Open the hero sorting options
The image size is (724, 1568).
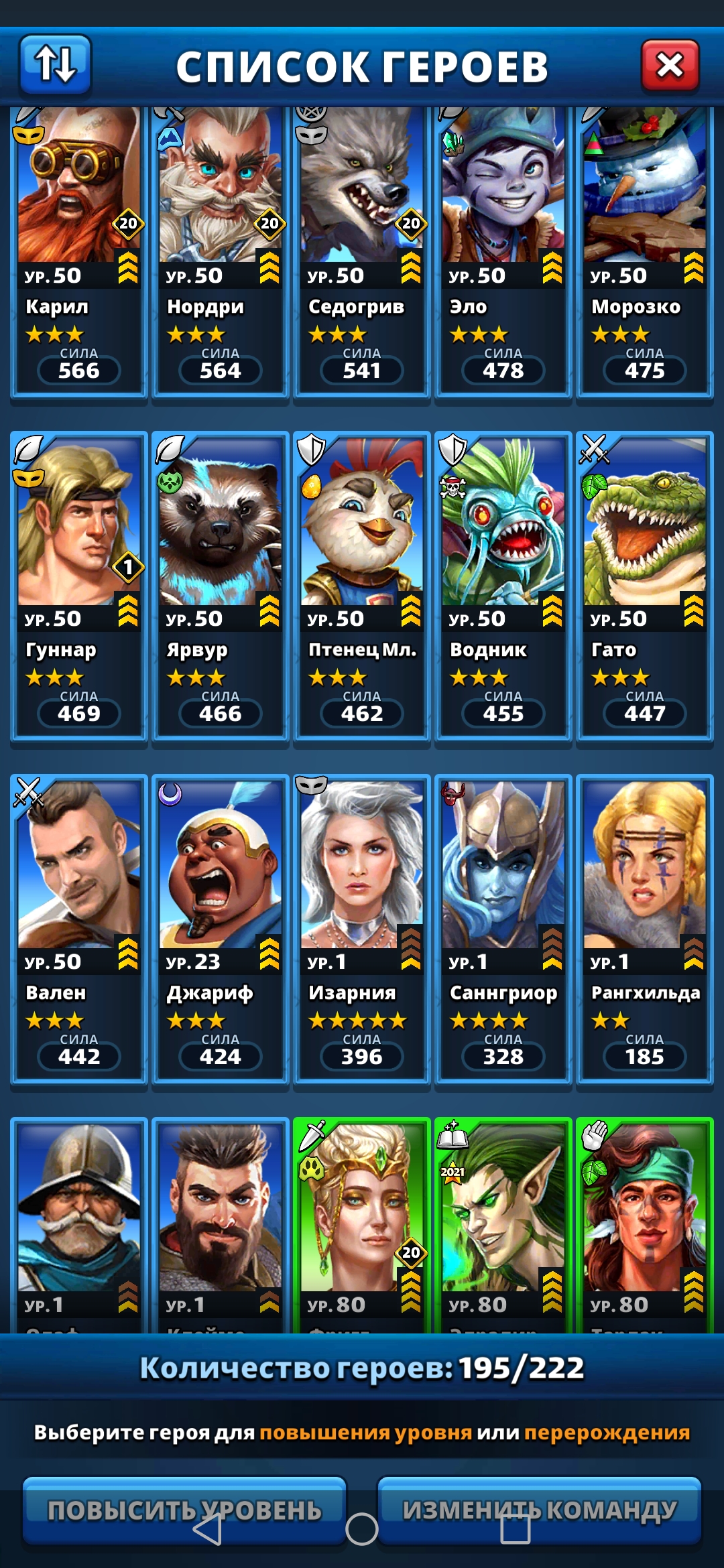pos(55,64)
